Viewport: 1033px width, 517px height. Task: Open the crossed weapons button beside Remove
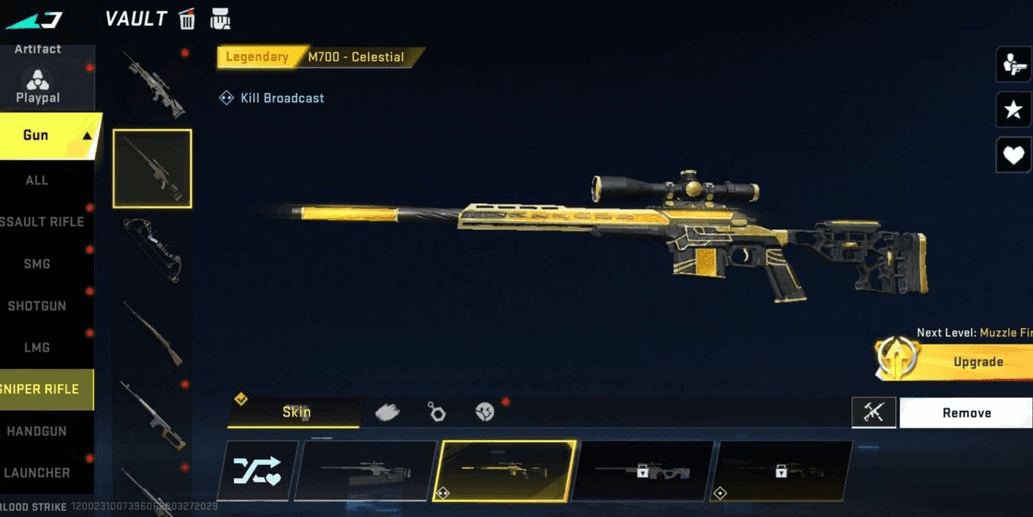click(x=873, y=413)
